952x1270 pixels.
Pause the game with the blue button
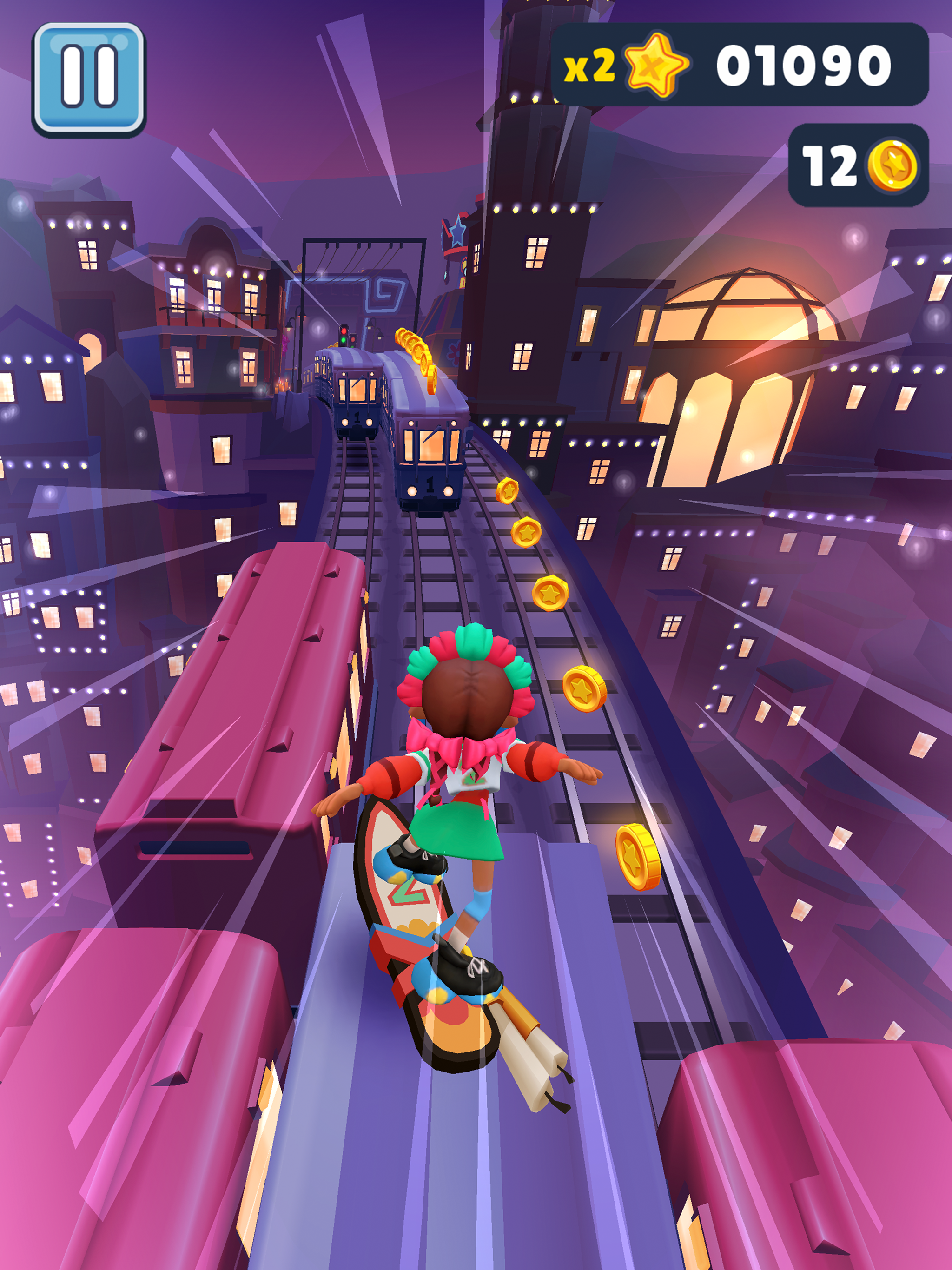pos(88,79)
